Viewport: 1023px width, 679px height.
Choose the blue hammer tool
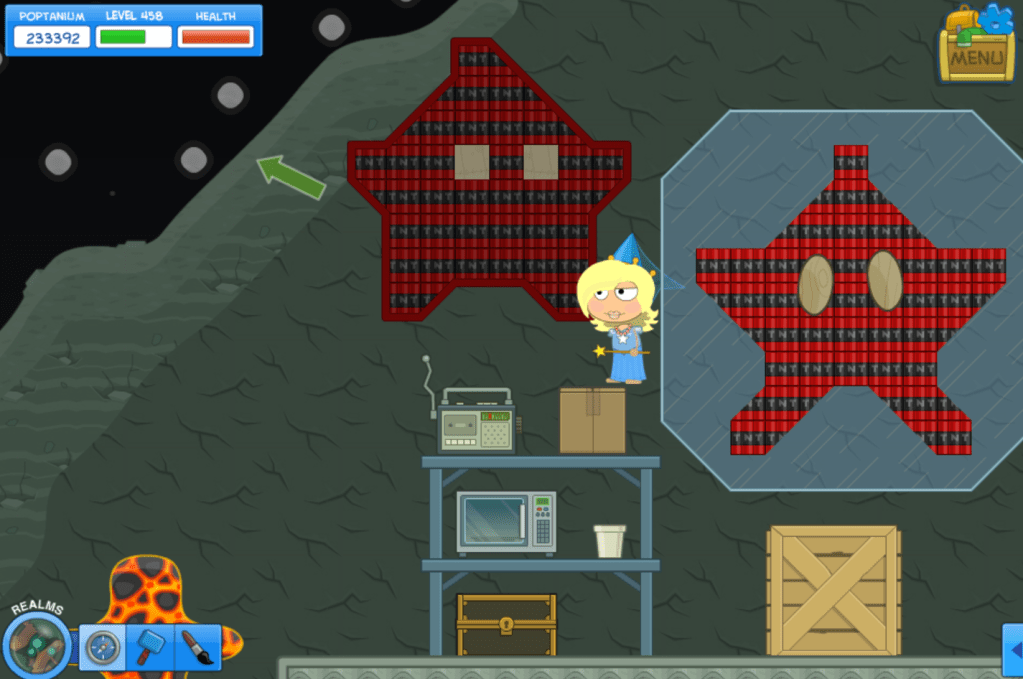pyautogui.click(x=150, y=648)
